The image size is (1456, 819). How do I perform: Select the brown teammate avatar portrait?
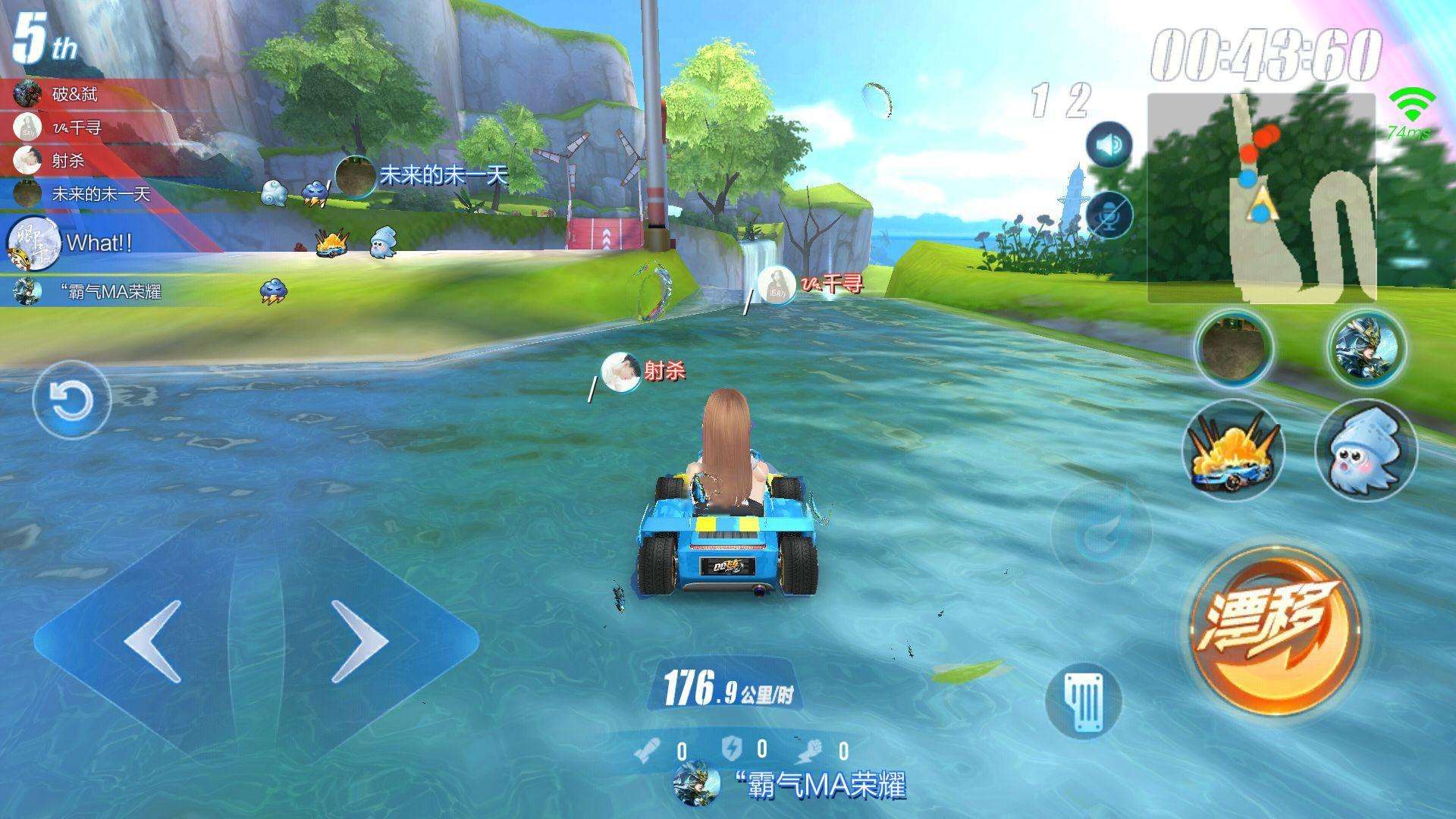(1234, 347)
